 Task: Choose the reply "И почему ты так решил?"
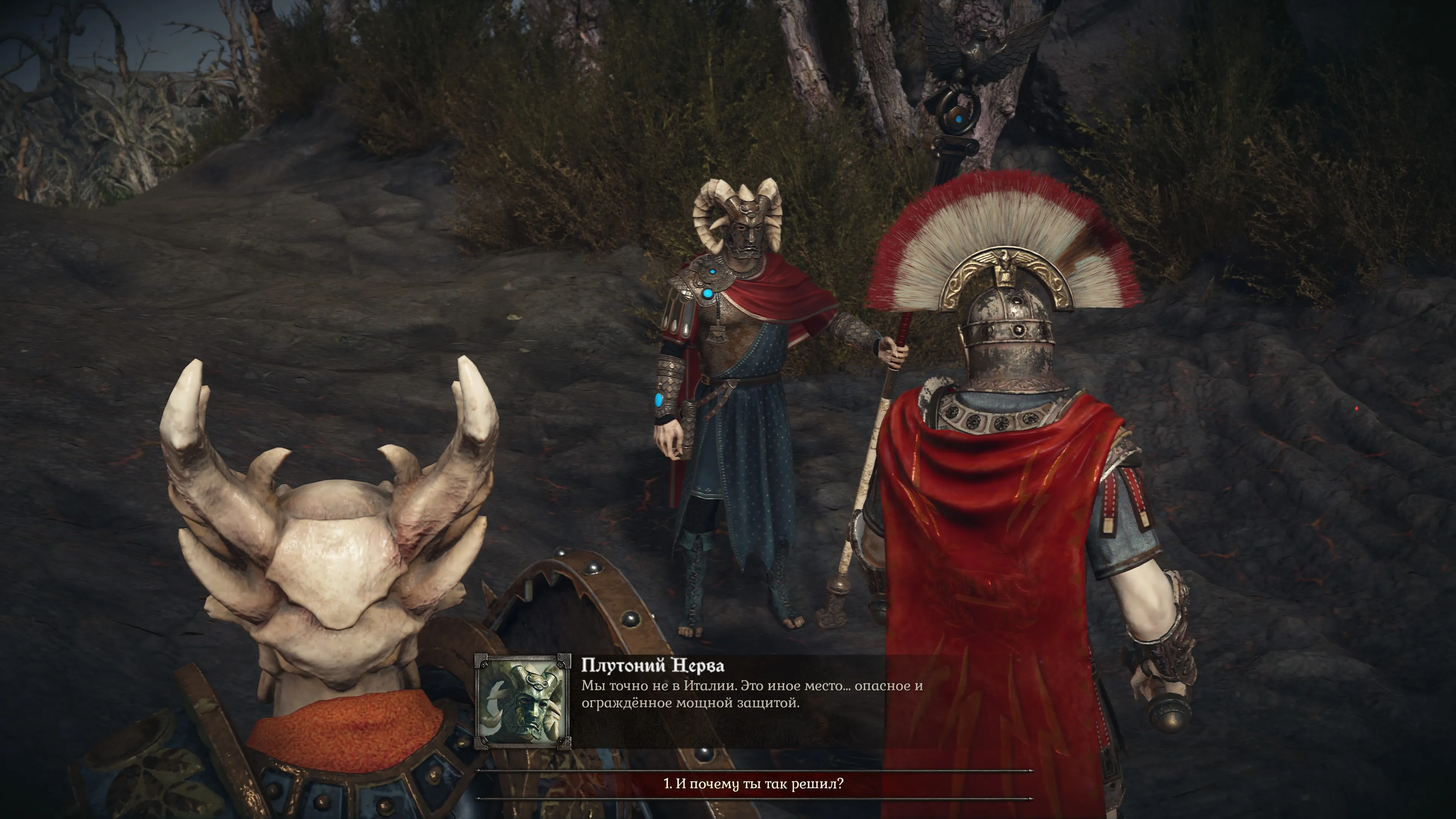point(753,784)
